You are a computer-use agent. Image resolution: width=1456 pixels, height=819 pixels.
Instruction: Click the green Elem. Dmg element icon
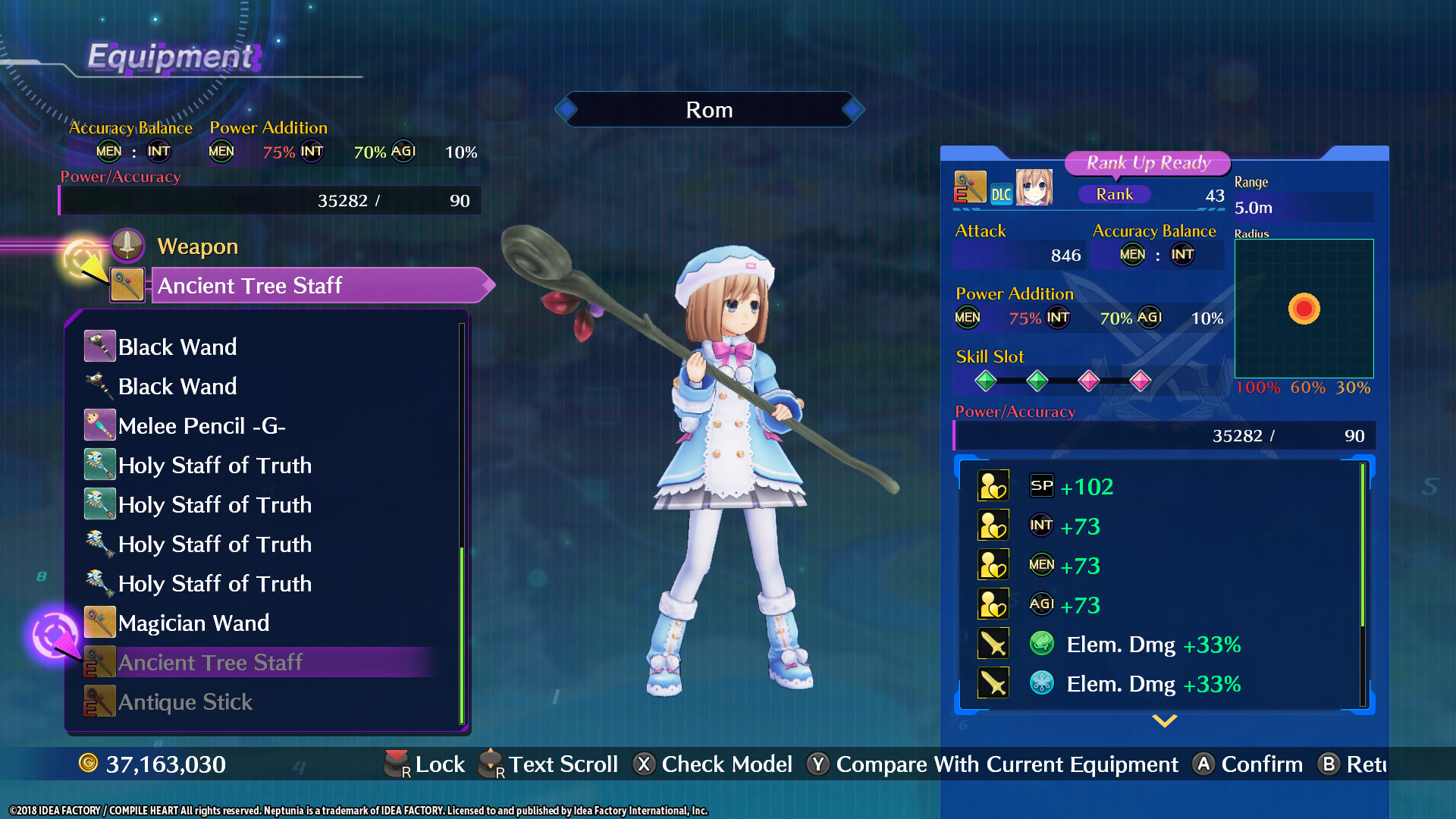(1043, 644)
